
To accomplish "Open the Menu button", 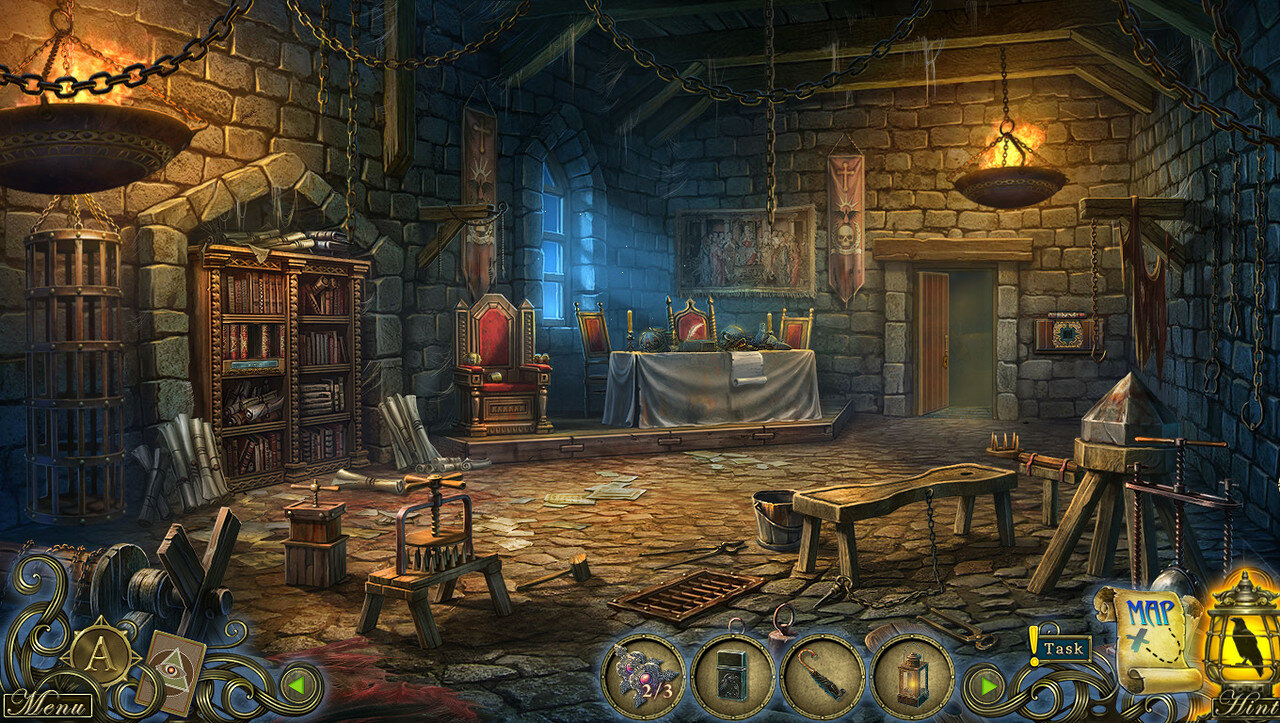I will [46, 703].
